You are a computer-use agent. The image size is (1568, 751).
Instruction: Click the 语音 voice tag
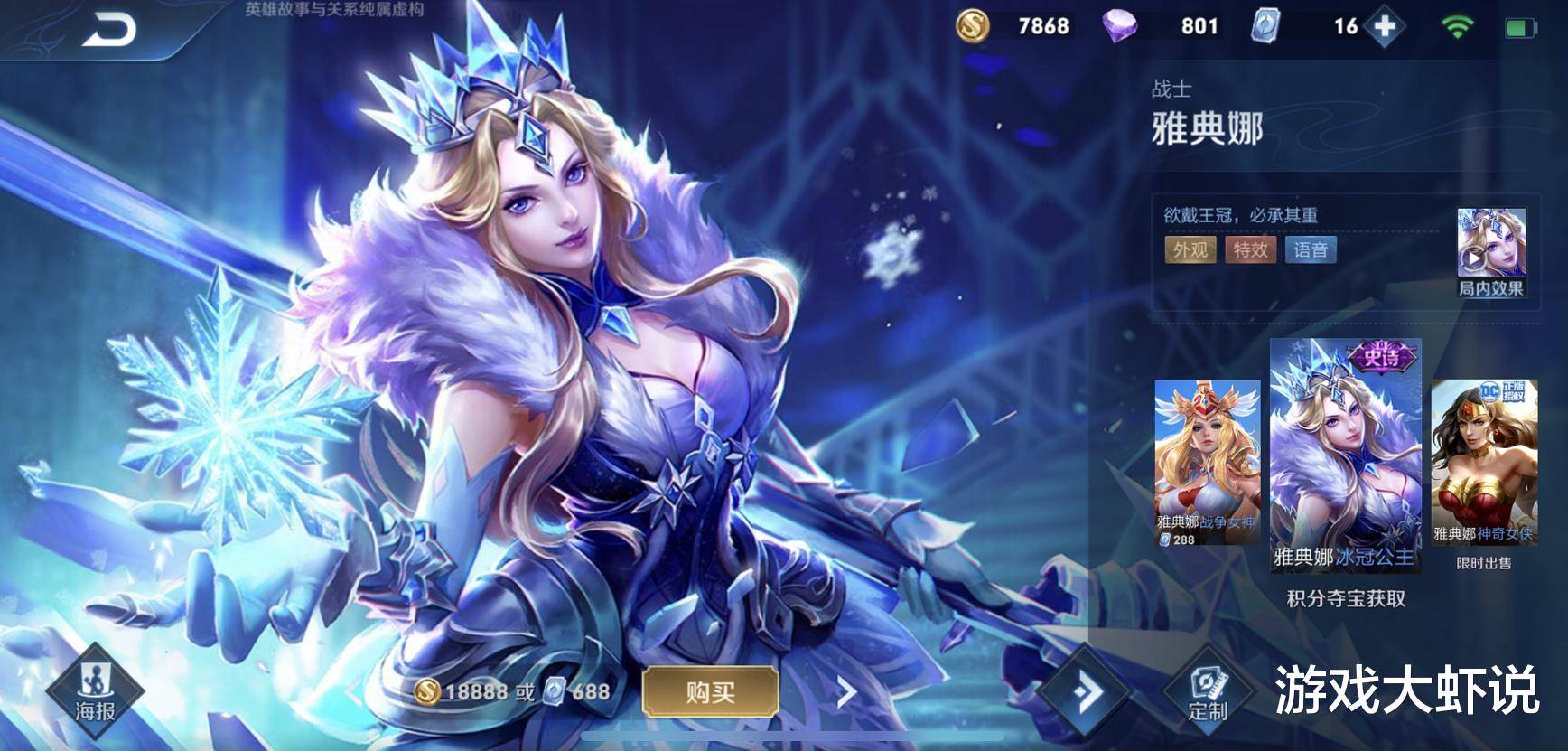coord(1310,249)
